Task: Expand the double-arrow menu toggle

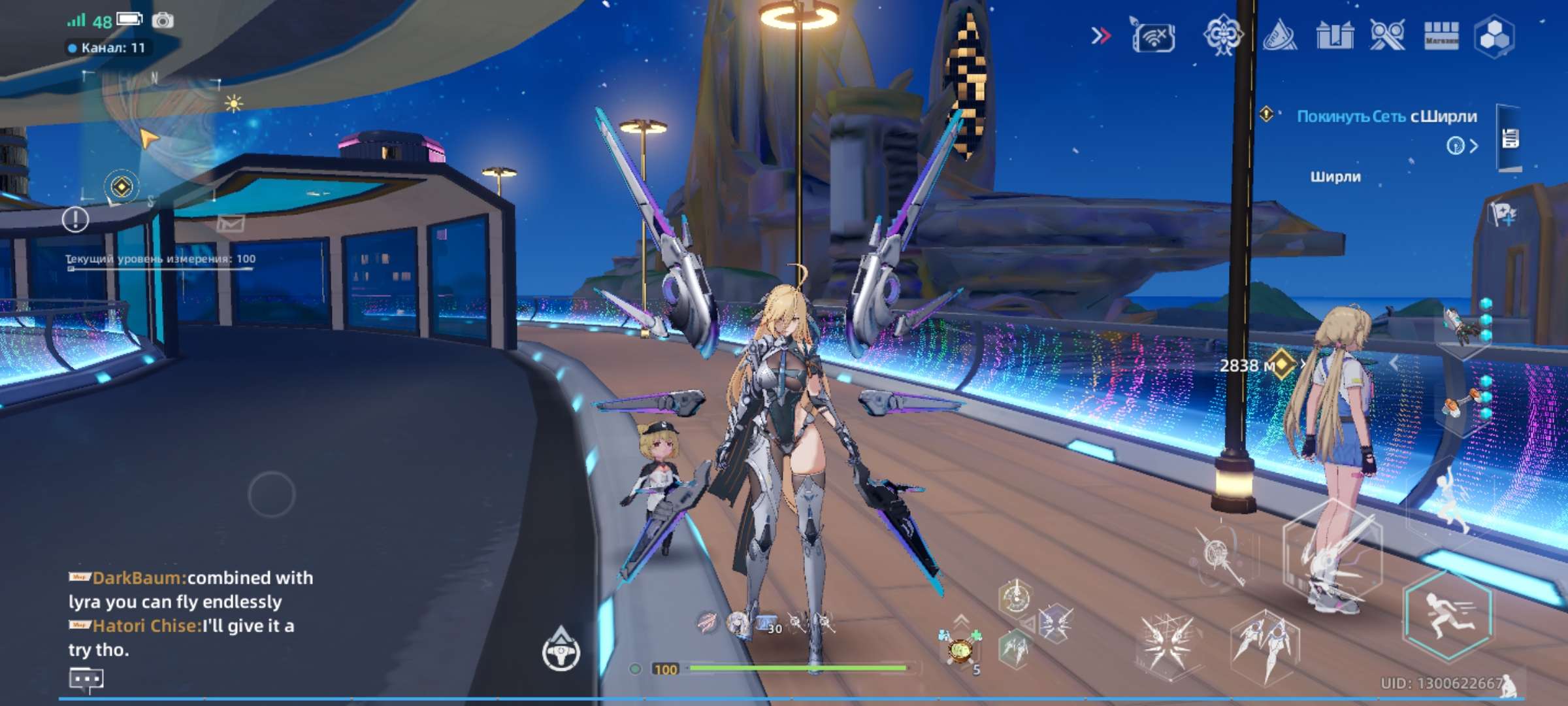Action: pos(1101,35)
